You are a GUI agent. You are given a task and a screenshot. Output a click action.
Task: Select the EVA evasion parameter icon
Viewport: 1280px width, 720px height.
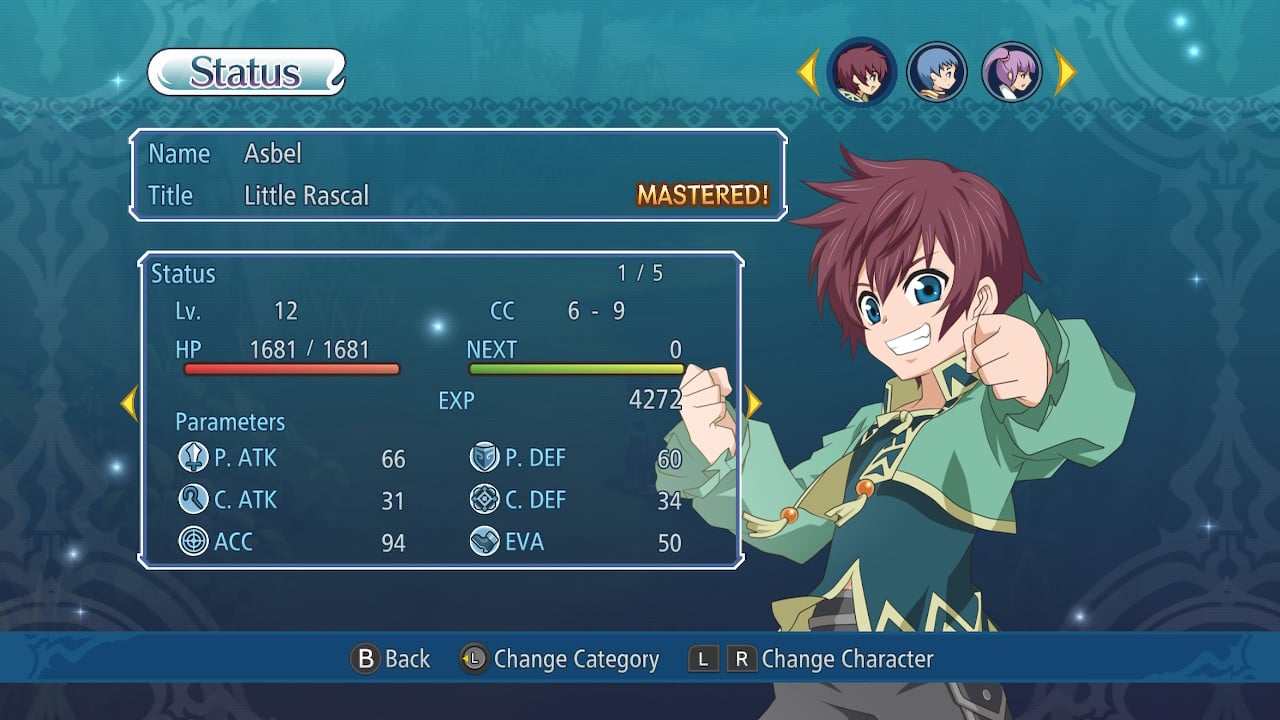click(487, 542)
